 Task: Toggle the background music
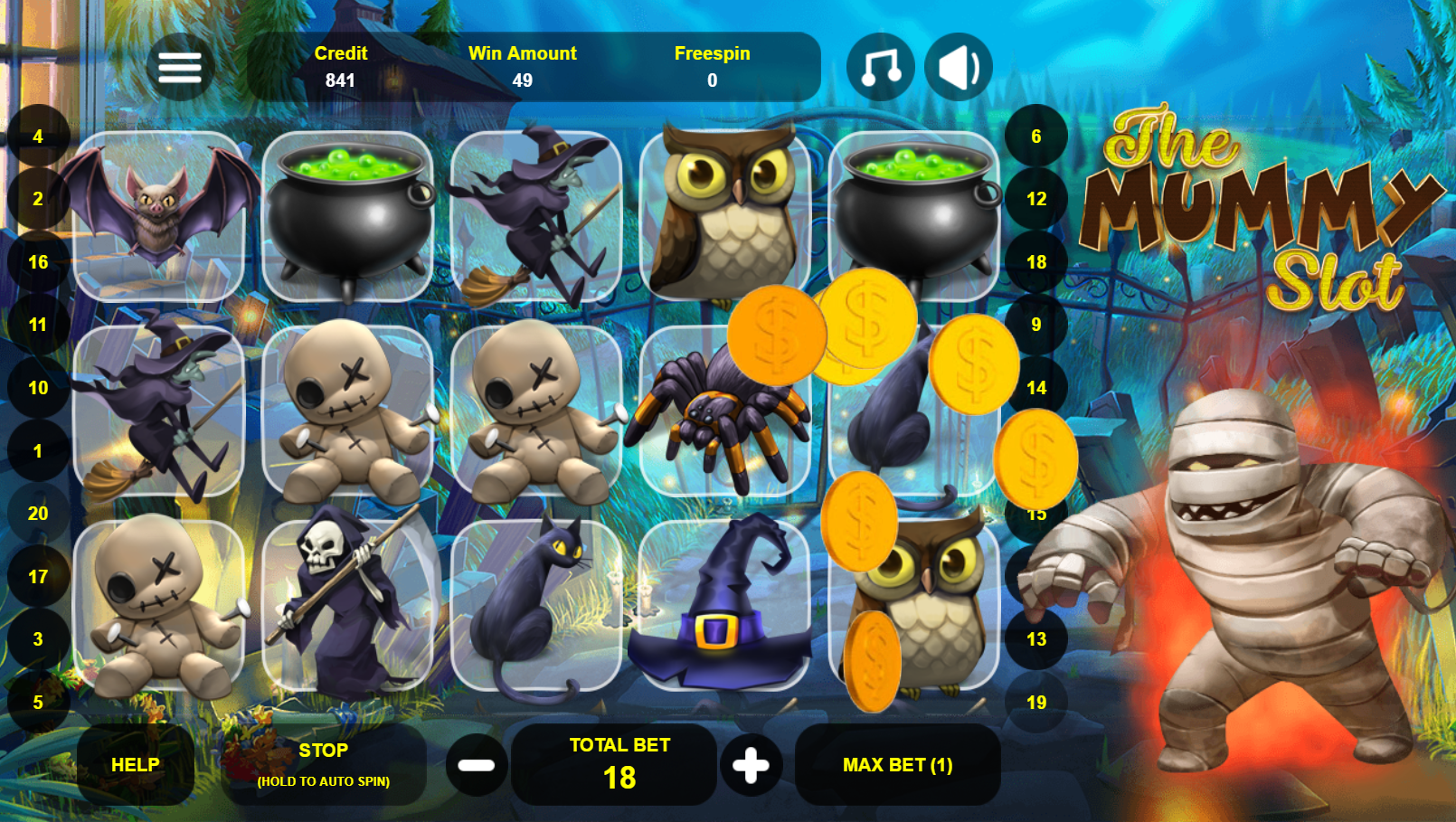(x=880, y=67)
